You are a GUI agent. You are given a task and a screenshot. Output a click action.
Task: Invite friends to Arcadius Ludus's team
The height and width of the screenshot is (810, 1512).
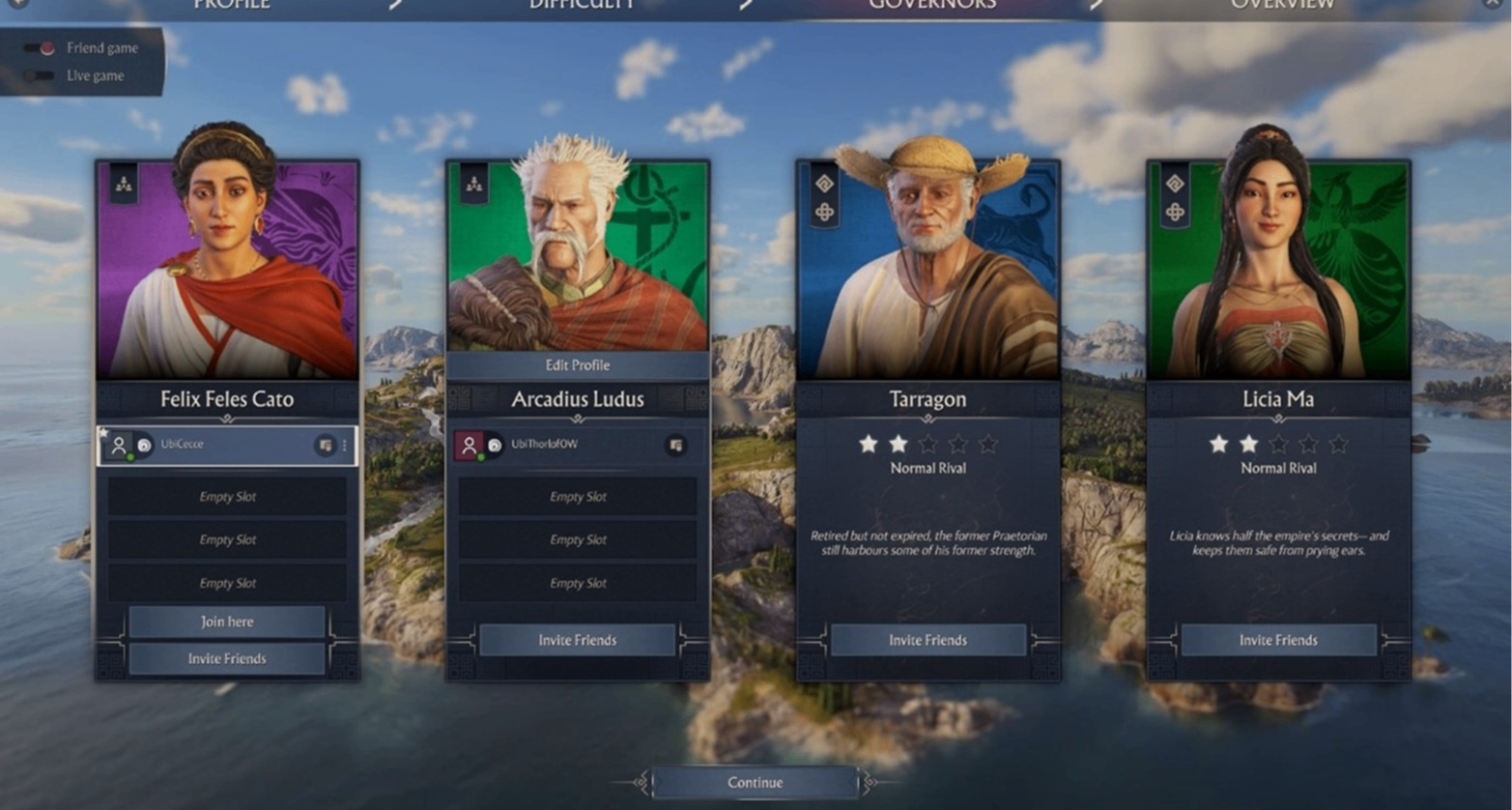click(x=577, y=640)
